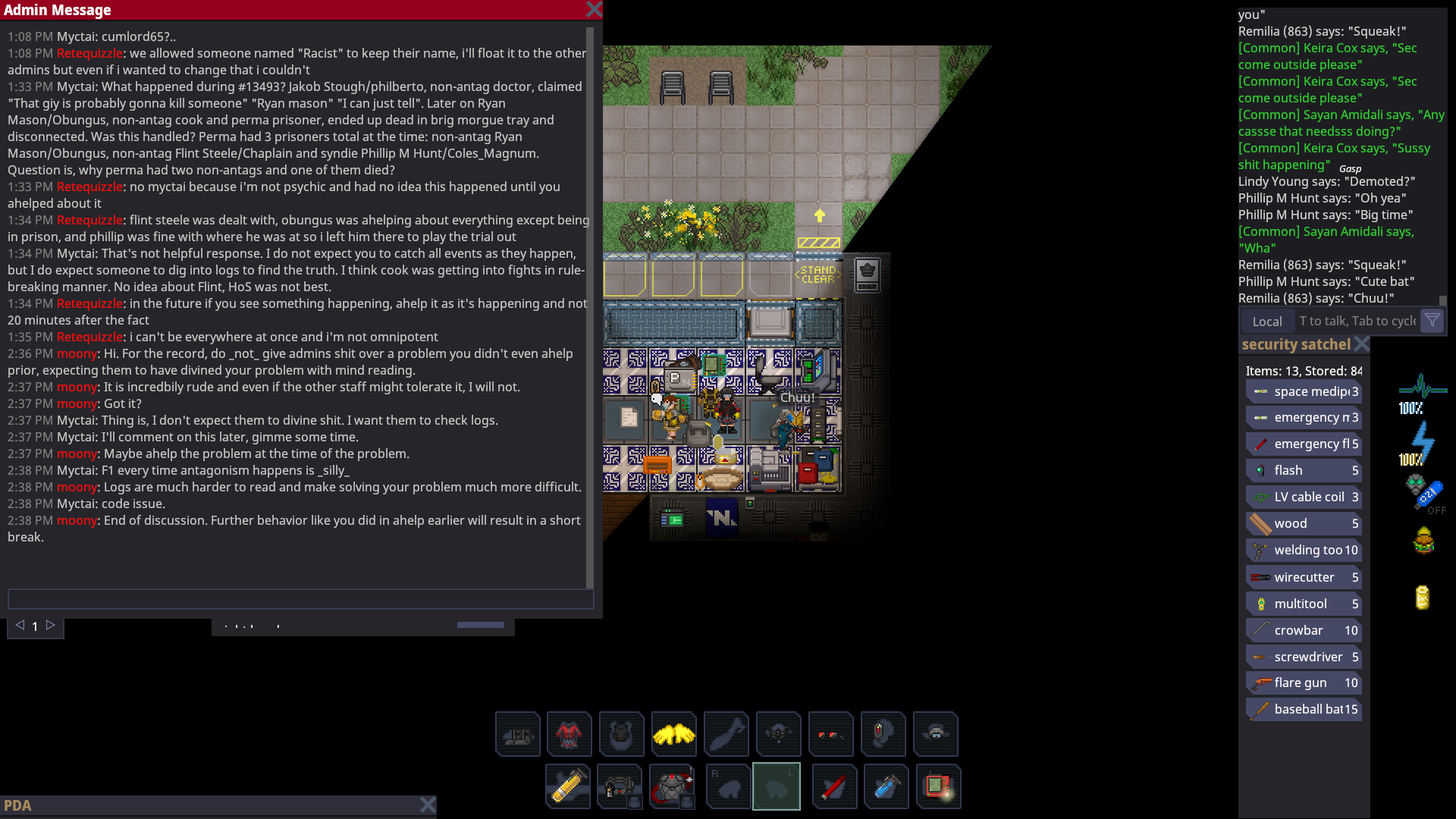
Task: Select the flare gun item row
Action: click(x=1303, y=683)
